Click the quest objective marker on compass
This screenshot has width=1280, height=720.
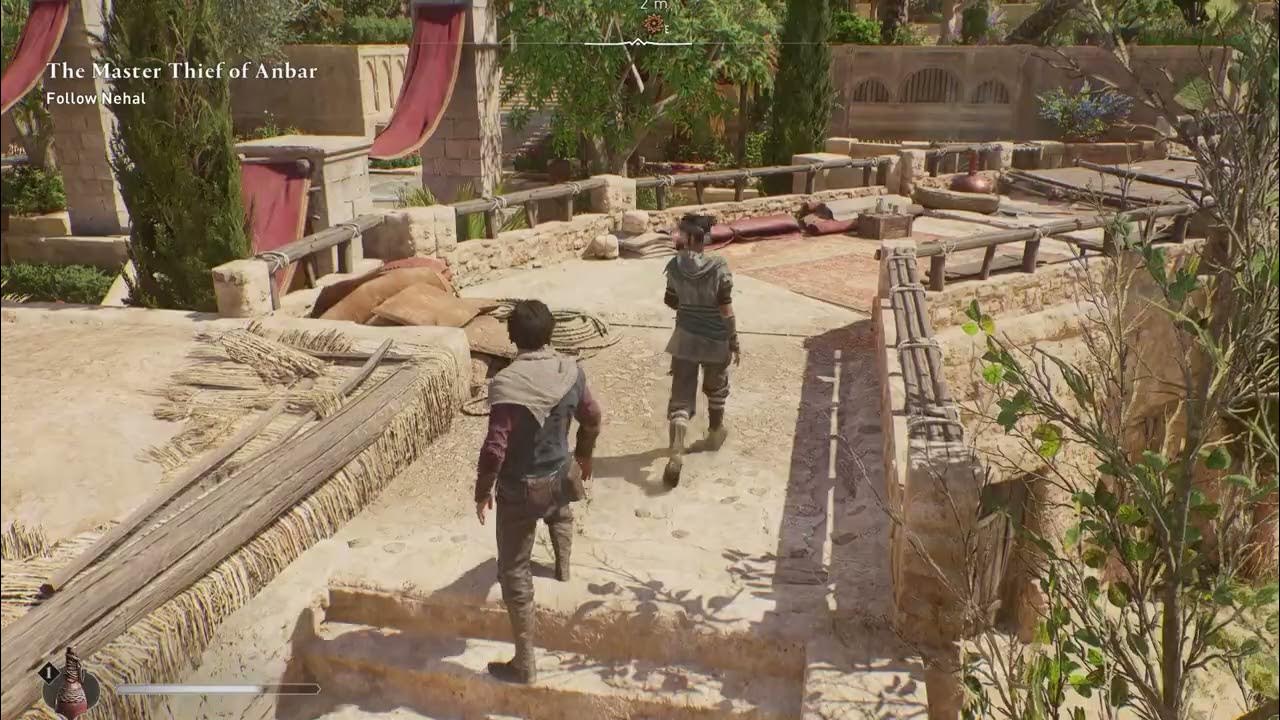tap(653, 24)
